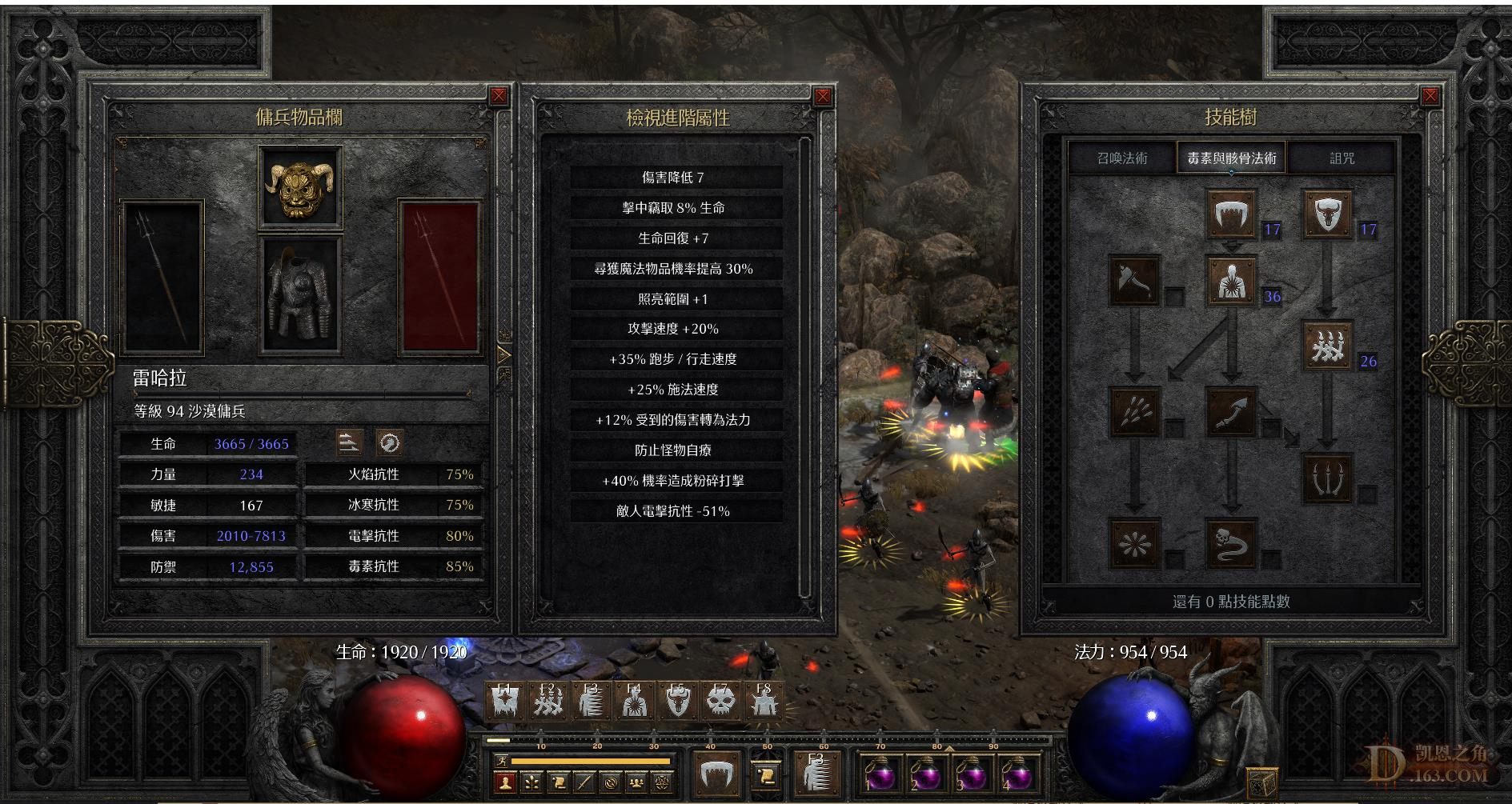Activate the F7 skull skill hotkey icon

click(x=720, y=702)
